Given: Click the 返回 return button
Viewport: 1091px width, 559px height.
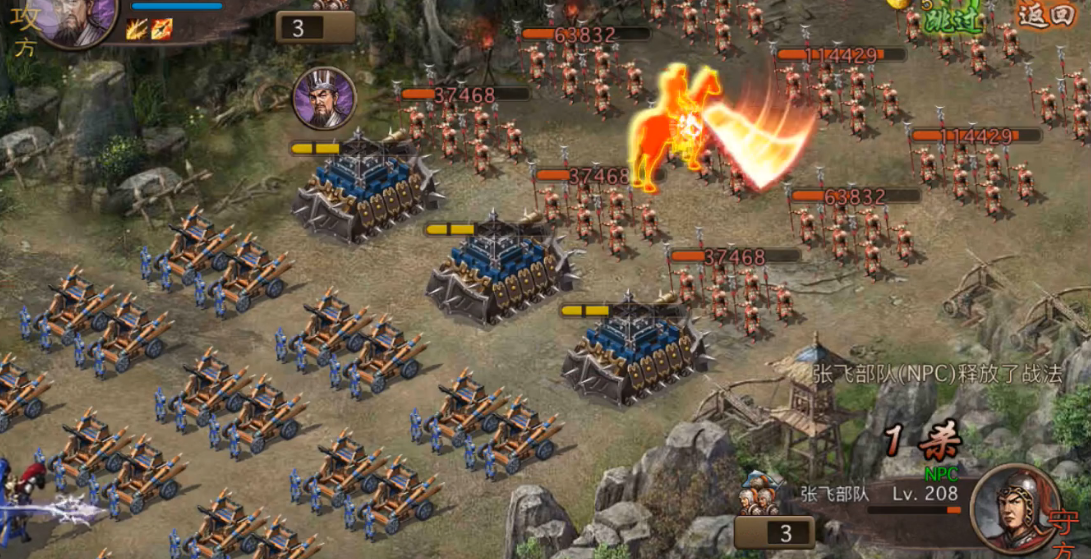Looking at the screenshot, I should 1045,15.
